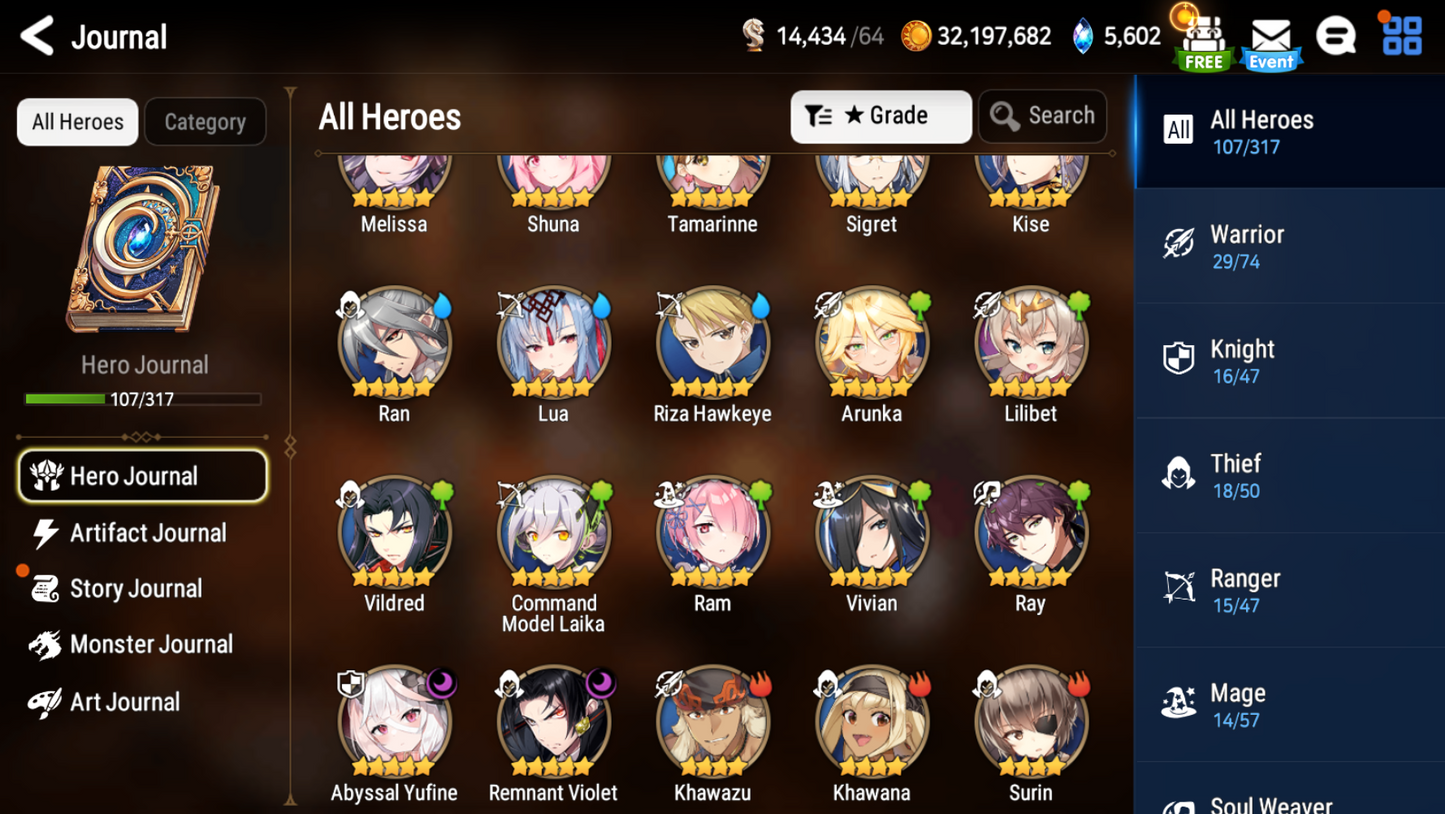Filter by the Mage wizard hat icon
The height and width of the screenshot is (814, 1445).
tap(1180, 703)
